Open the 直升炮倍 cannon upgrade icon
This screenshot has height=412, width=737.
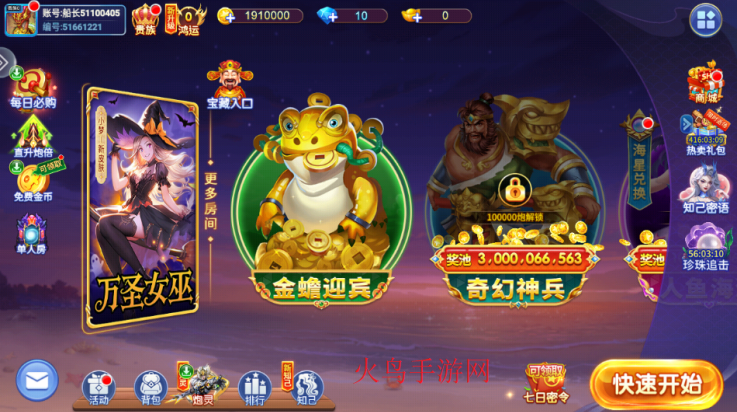[x=32, y=134]
